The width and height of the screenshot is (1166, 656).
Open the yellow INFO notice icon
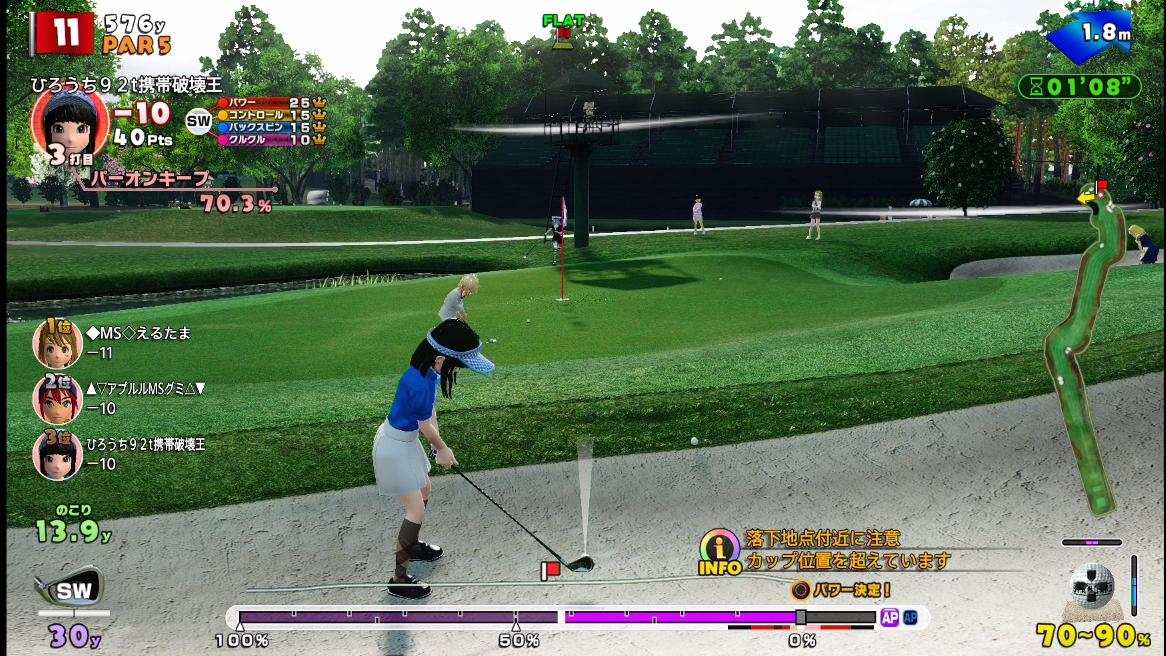[x=720, y=551]
